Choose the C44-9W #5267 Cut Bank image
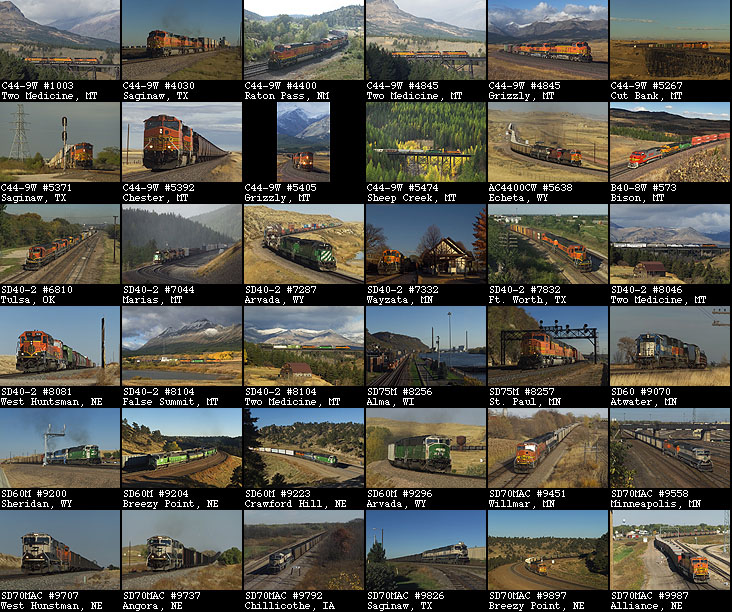732x612 pixels. 669,40
